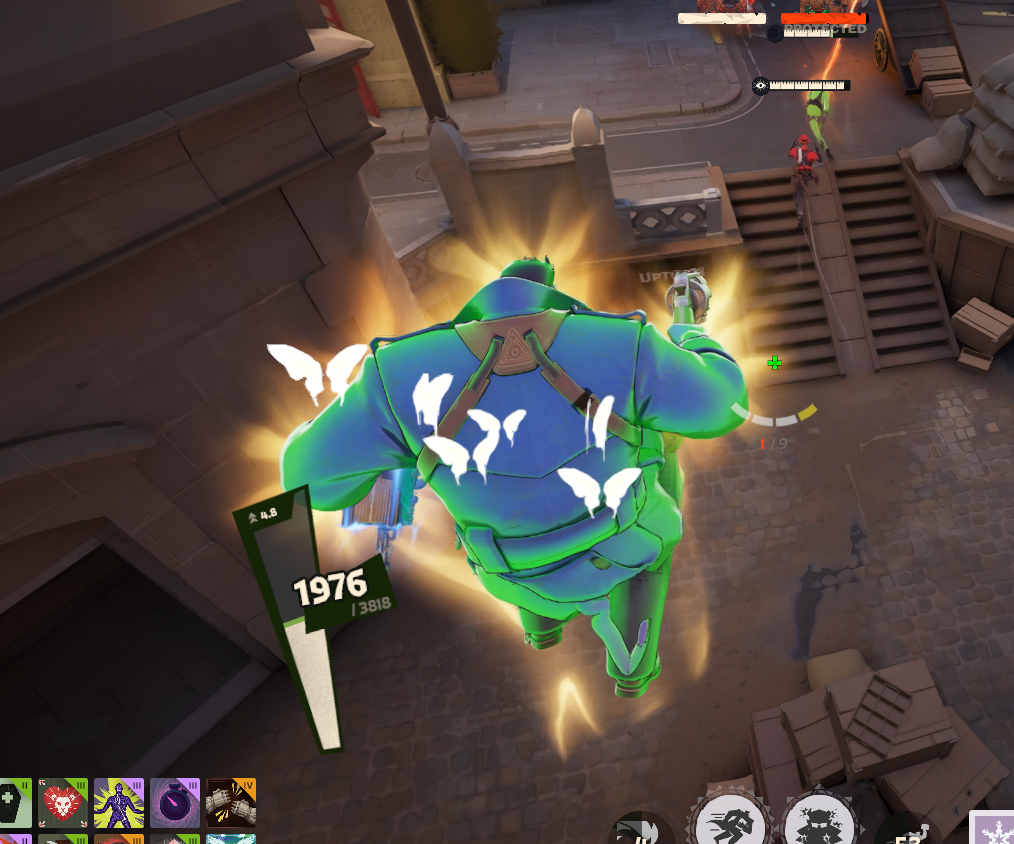This screenshot has height=844, width=1014.
Task: Click the snowflake item icon
Action: [x=993, y=829]
